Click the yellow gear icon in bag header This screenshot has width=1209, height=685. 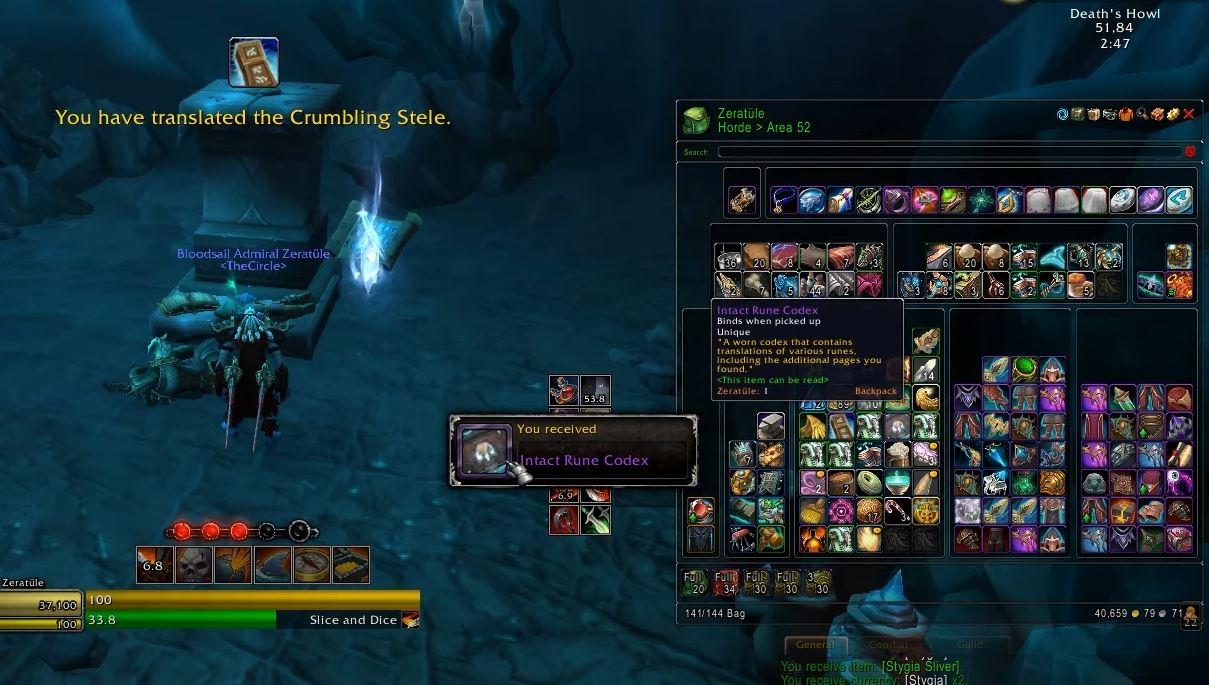tap(1173, 115)
